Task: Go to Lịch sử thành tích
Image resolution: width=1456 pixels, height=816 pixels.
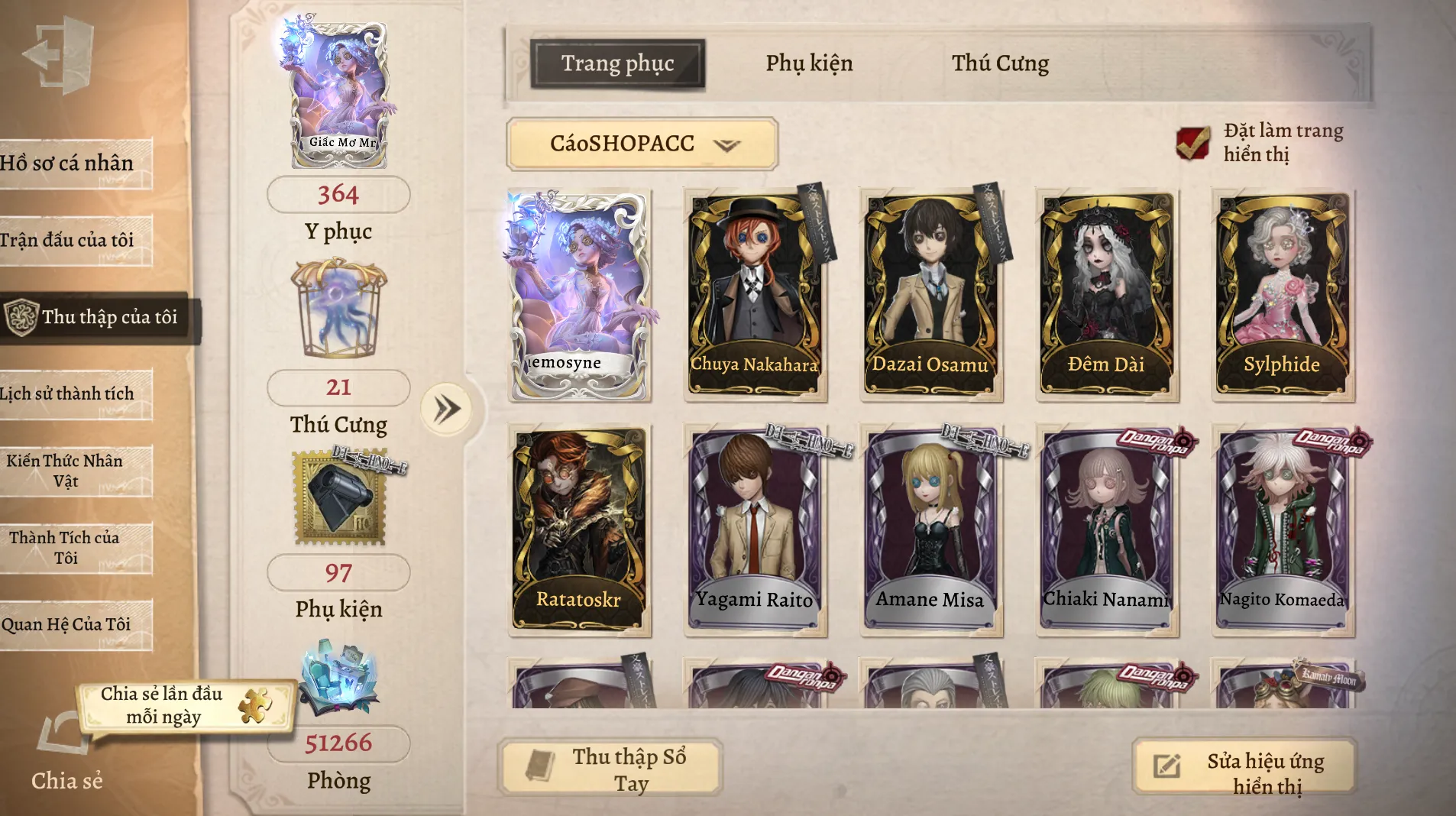Action: pyautogui.click(x=73, y=393)
